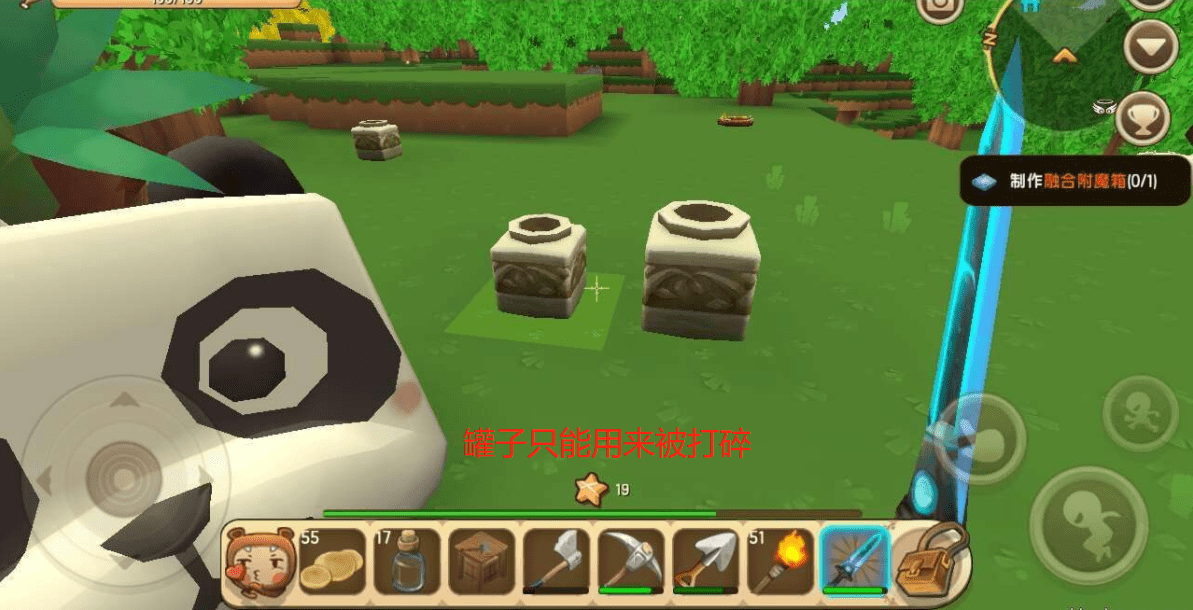The image size is (1193, 610).
Task: Expand the down-arrow dropdown button
Action: pos(1150,46)
